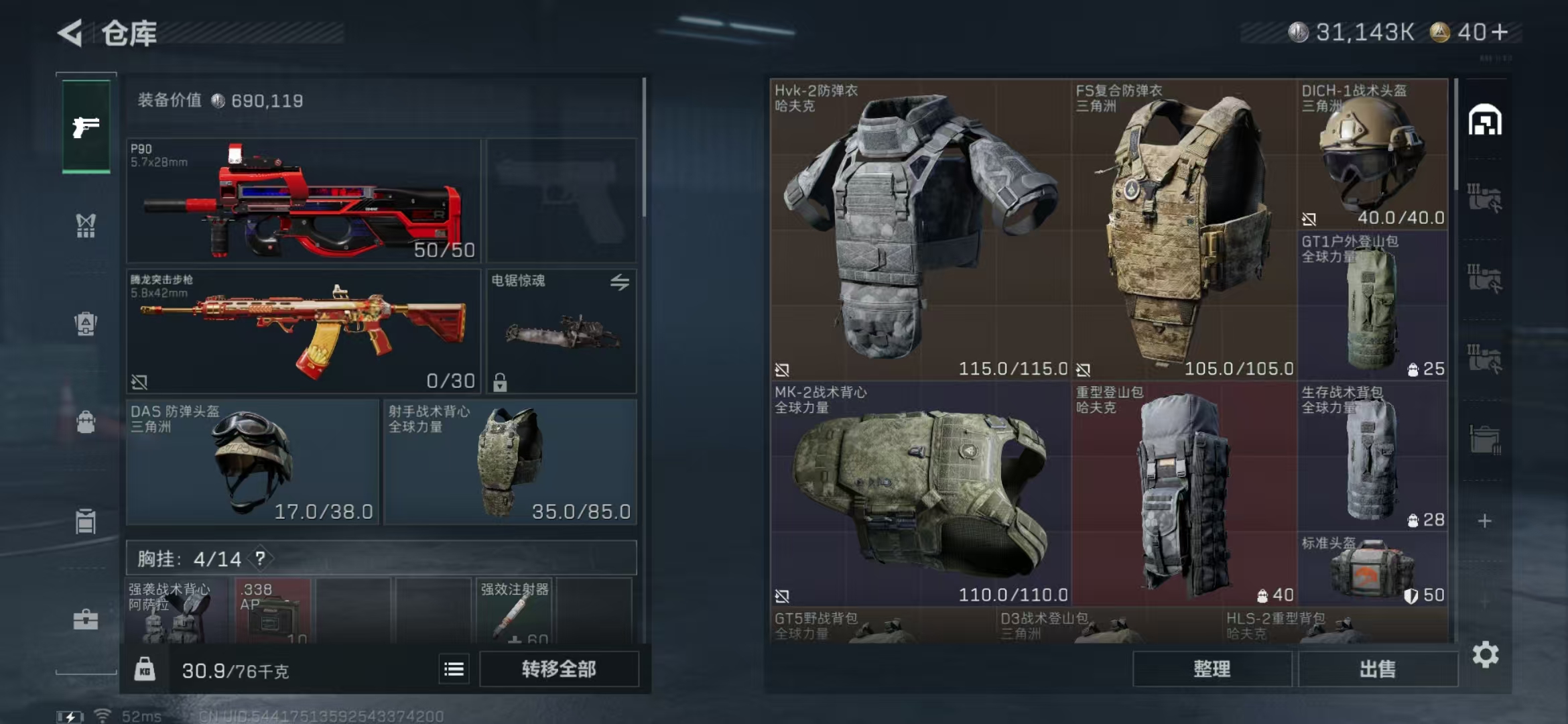Open the gear settings icon

tap(1485, 655)
